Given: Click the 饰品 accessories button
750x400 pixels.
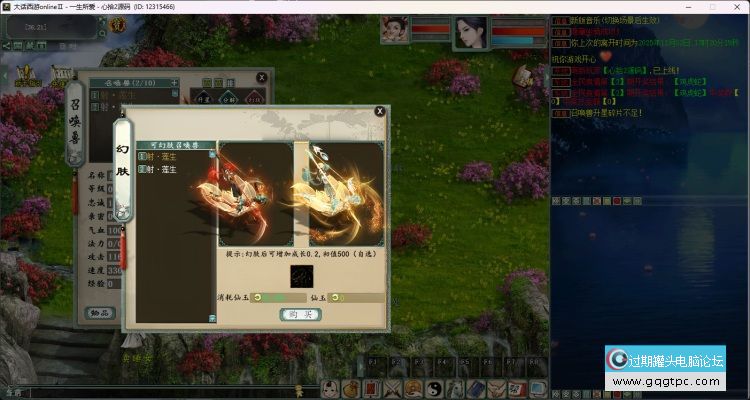Looking at the screenshot, I should point(99,313).
